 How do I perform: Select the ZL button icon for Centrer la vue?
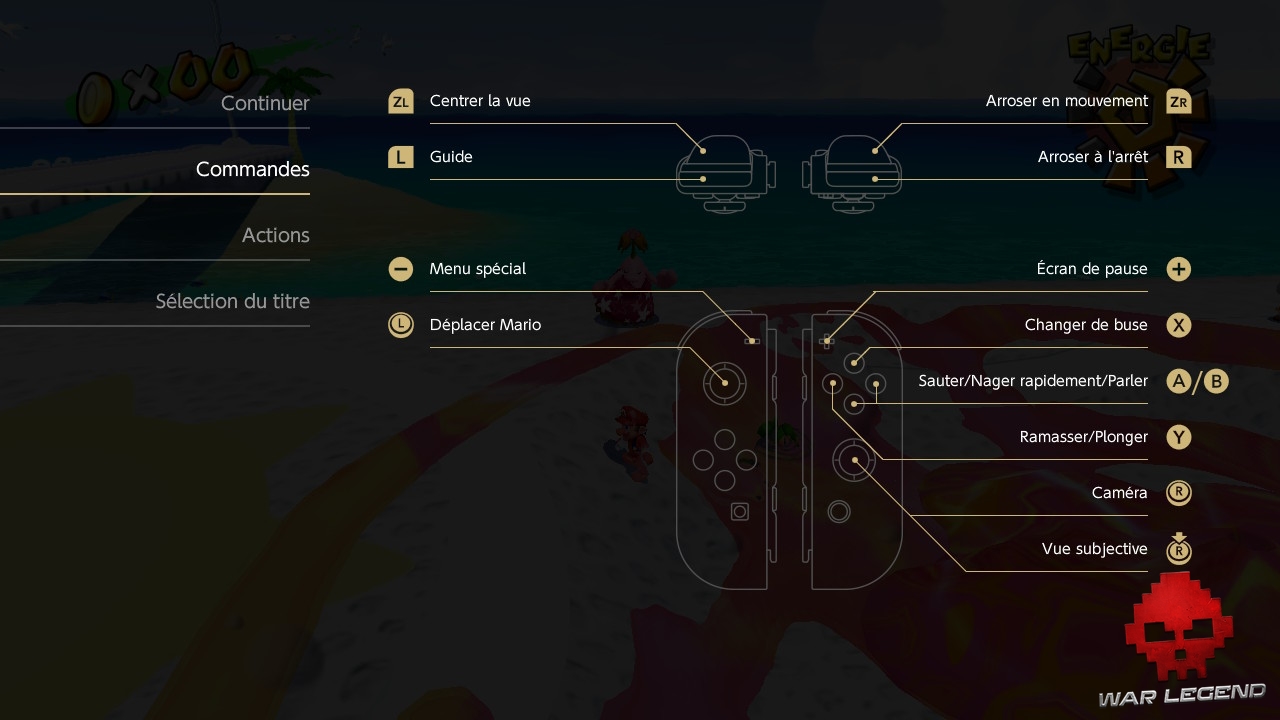pyautogui.click(x=400, y=101)
